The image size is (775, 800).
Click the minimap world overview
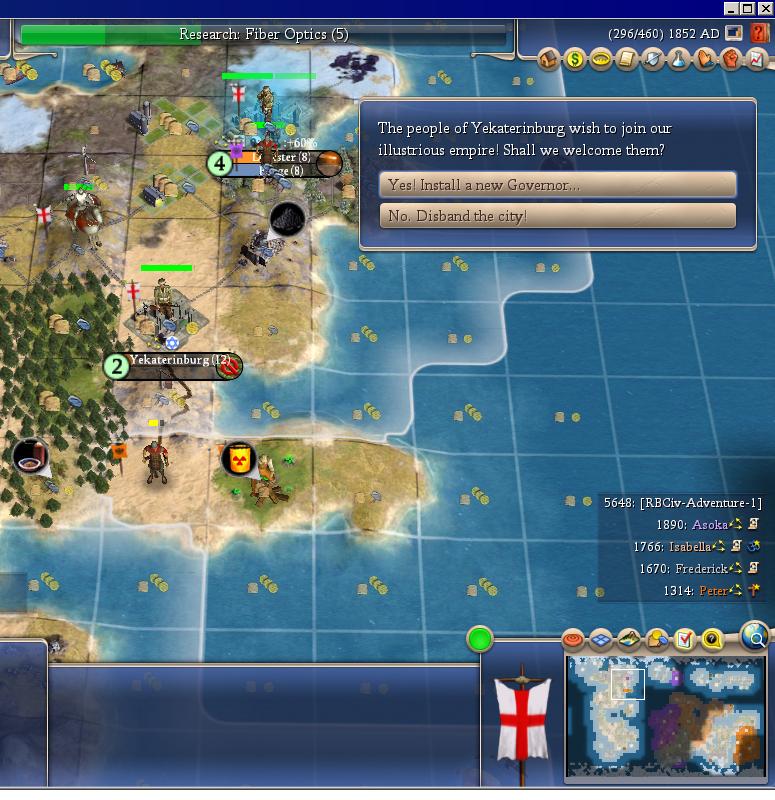[666, 716]
